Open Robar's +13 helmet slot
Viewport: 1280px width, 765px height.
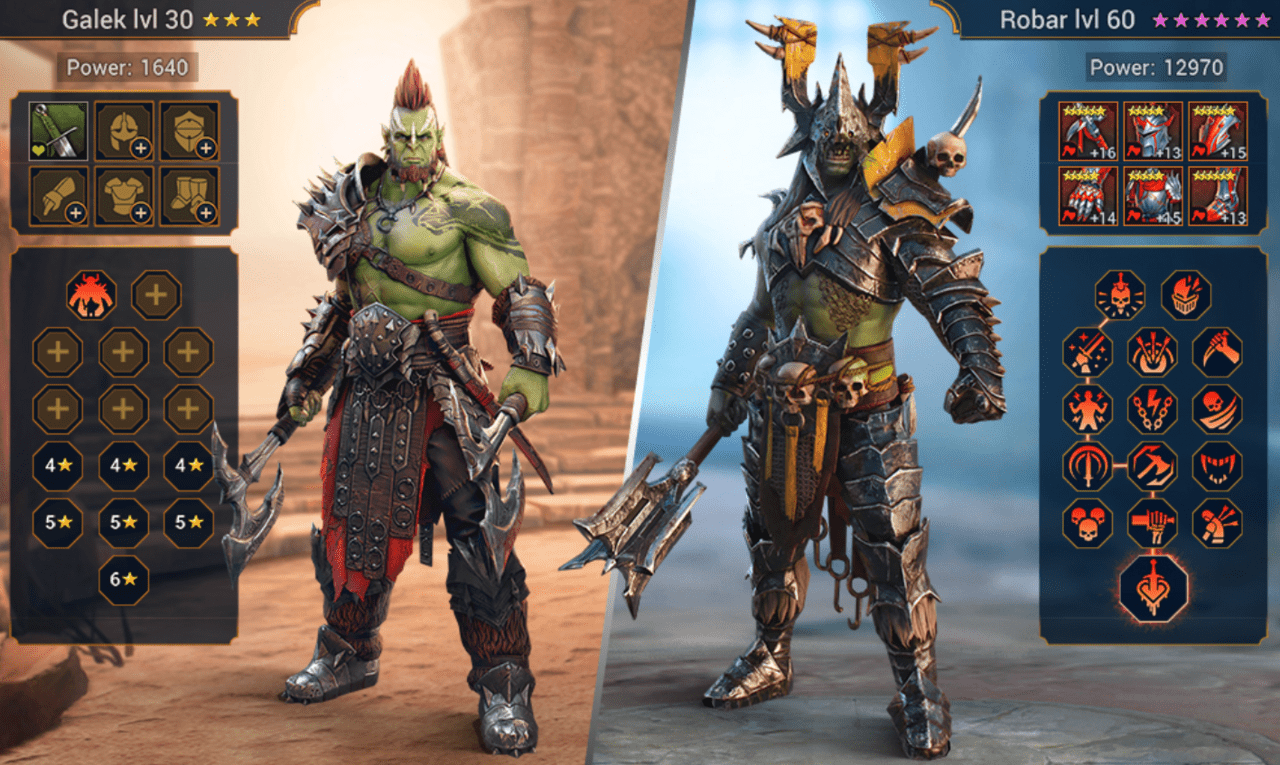point(1153,131)
